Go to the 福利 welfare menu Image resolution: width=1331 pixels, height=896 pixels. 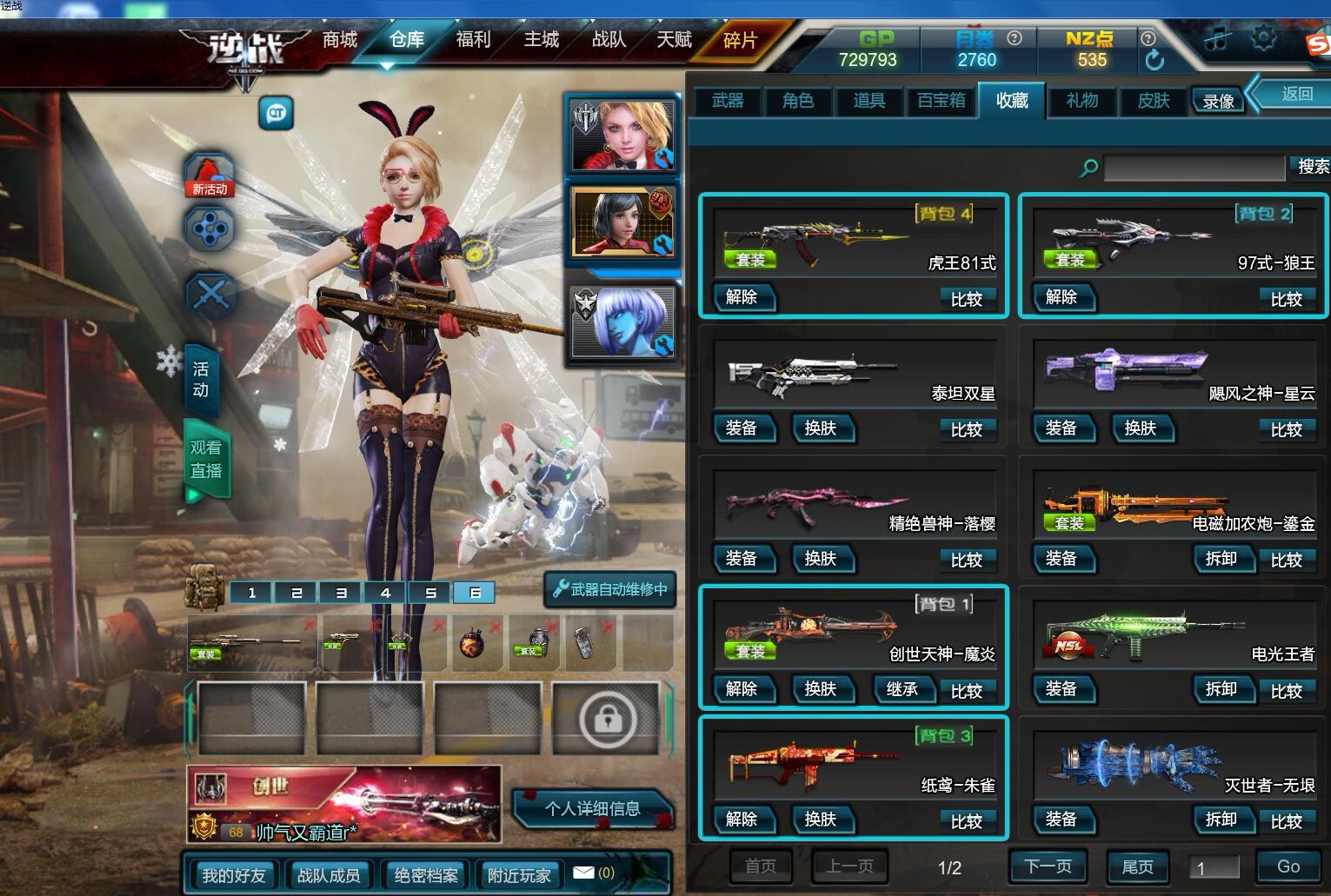point(474,39)
